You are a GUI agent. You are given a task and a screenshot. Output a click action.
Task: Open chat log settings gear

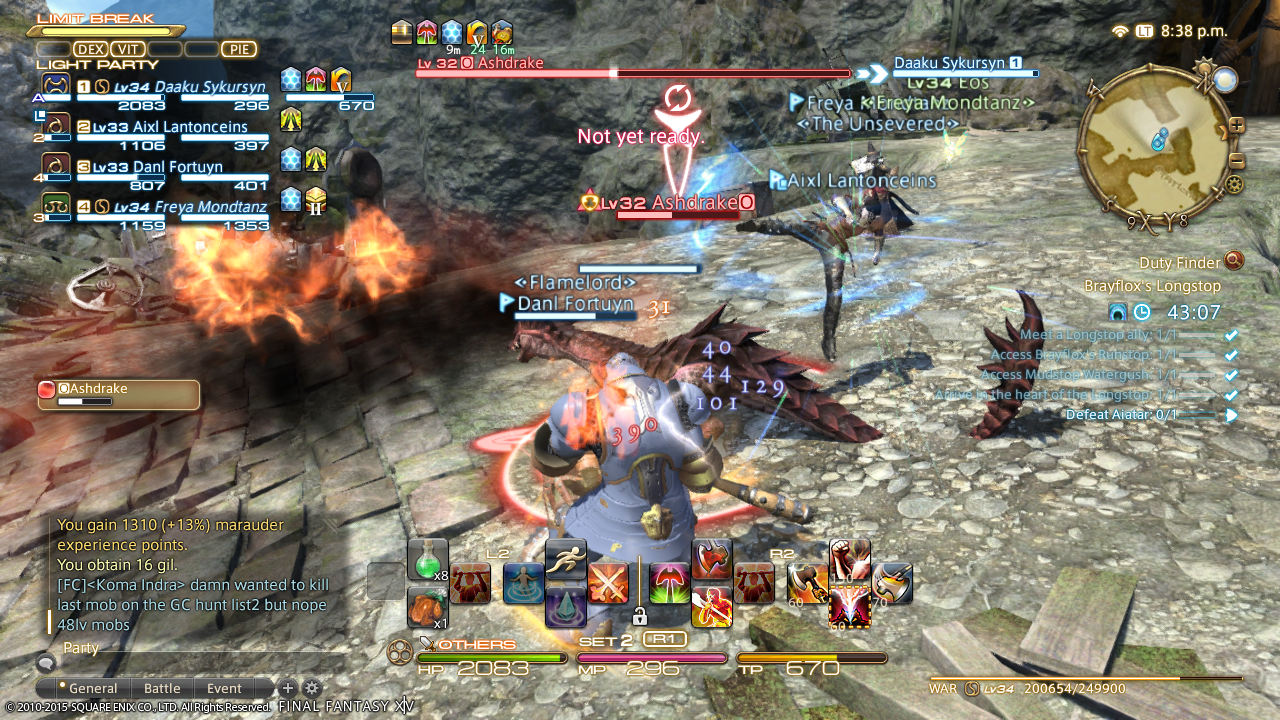(x=312, y=688)
